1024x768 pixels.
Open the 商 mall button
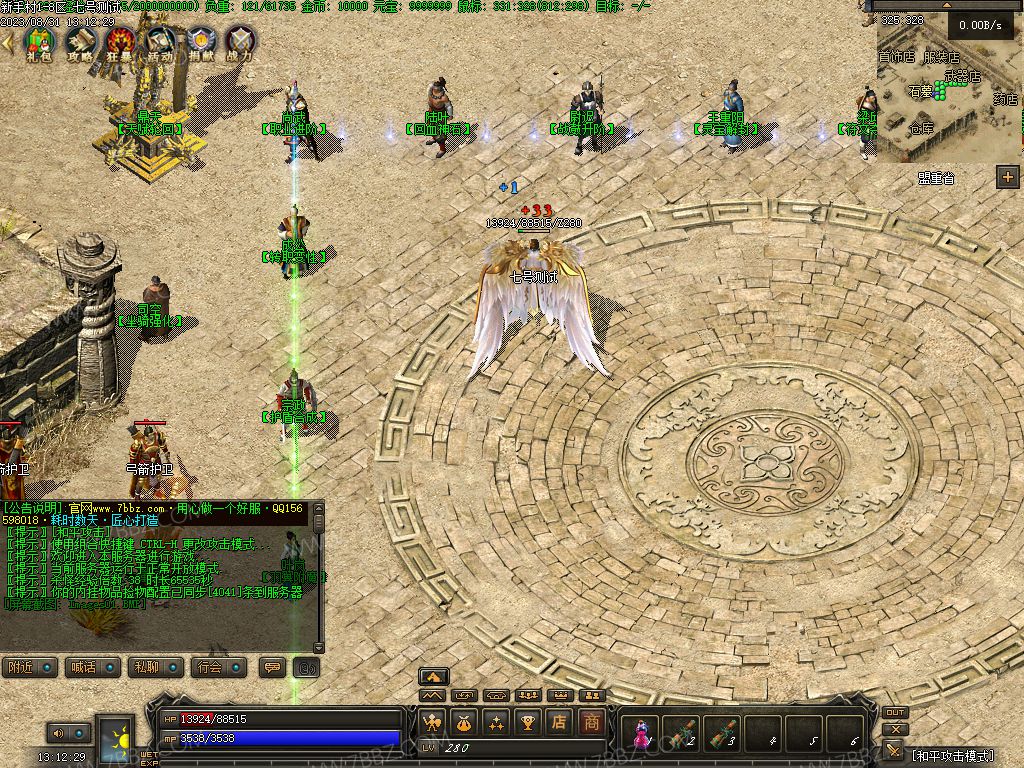coord(592,722)
